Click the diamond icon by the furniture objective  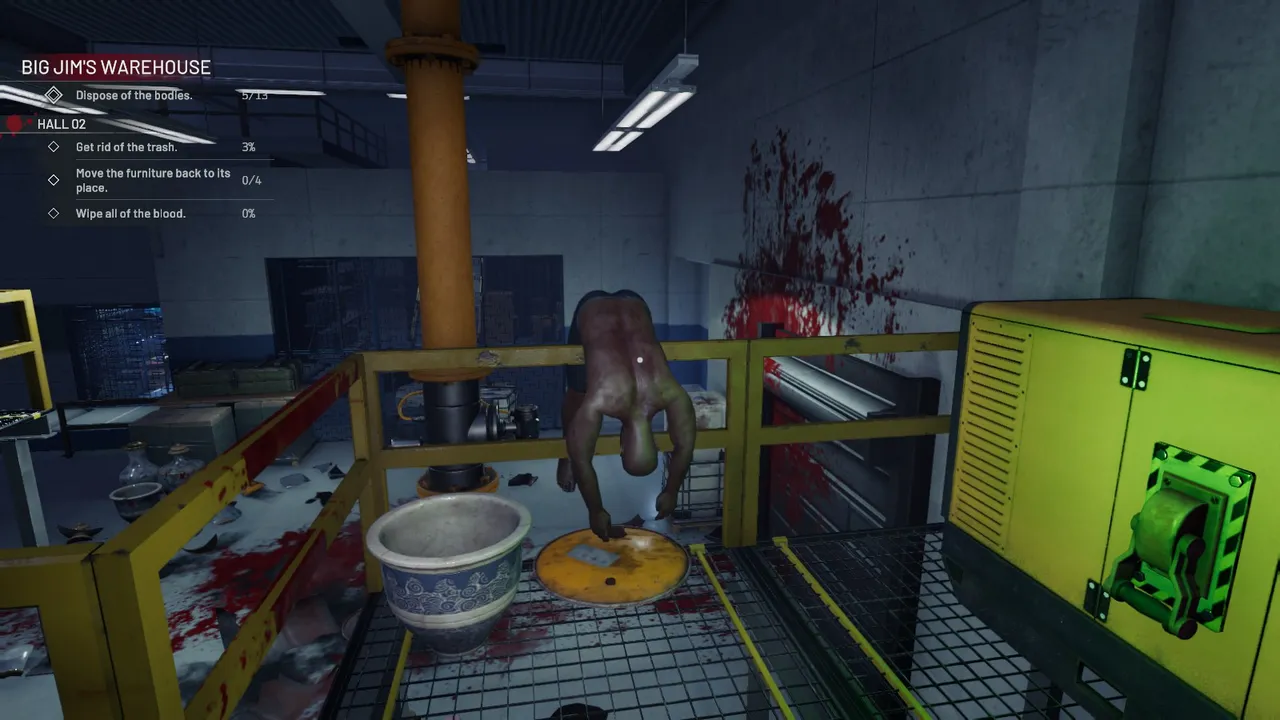tap(54, 180)
